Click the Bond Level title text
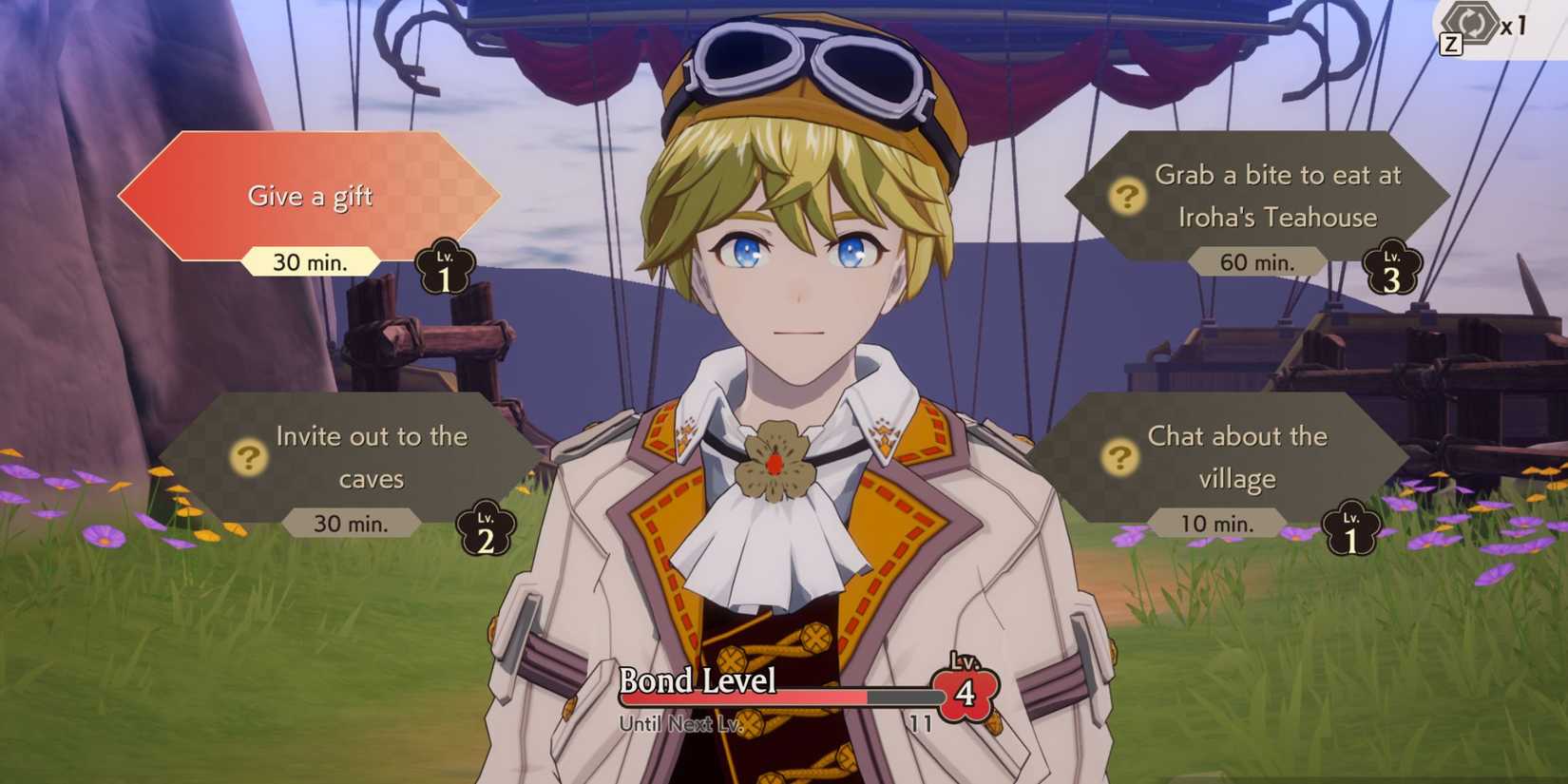This screenshot has height=784, width=1568. (x=698, y=681)
